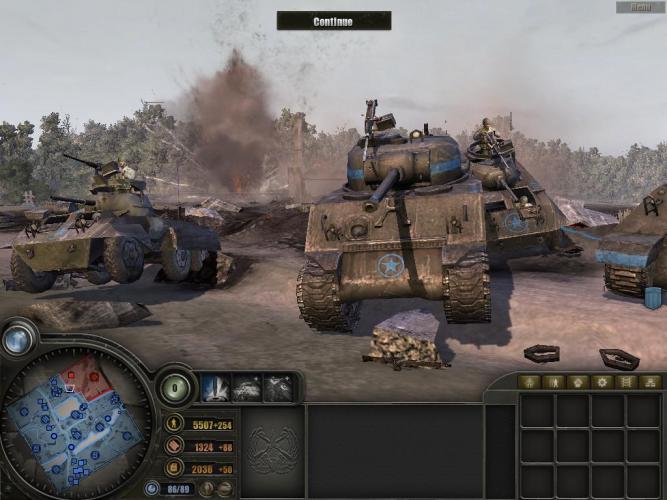Activate the second commander ability icon

[247, 387]
